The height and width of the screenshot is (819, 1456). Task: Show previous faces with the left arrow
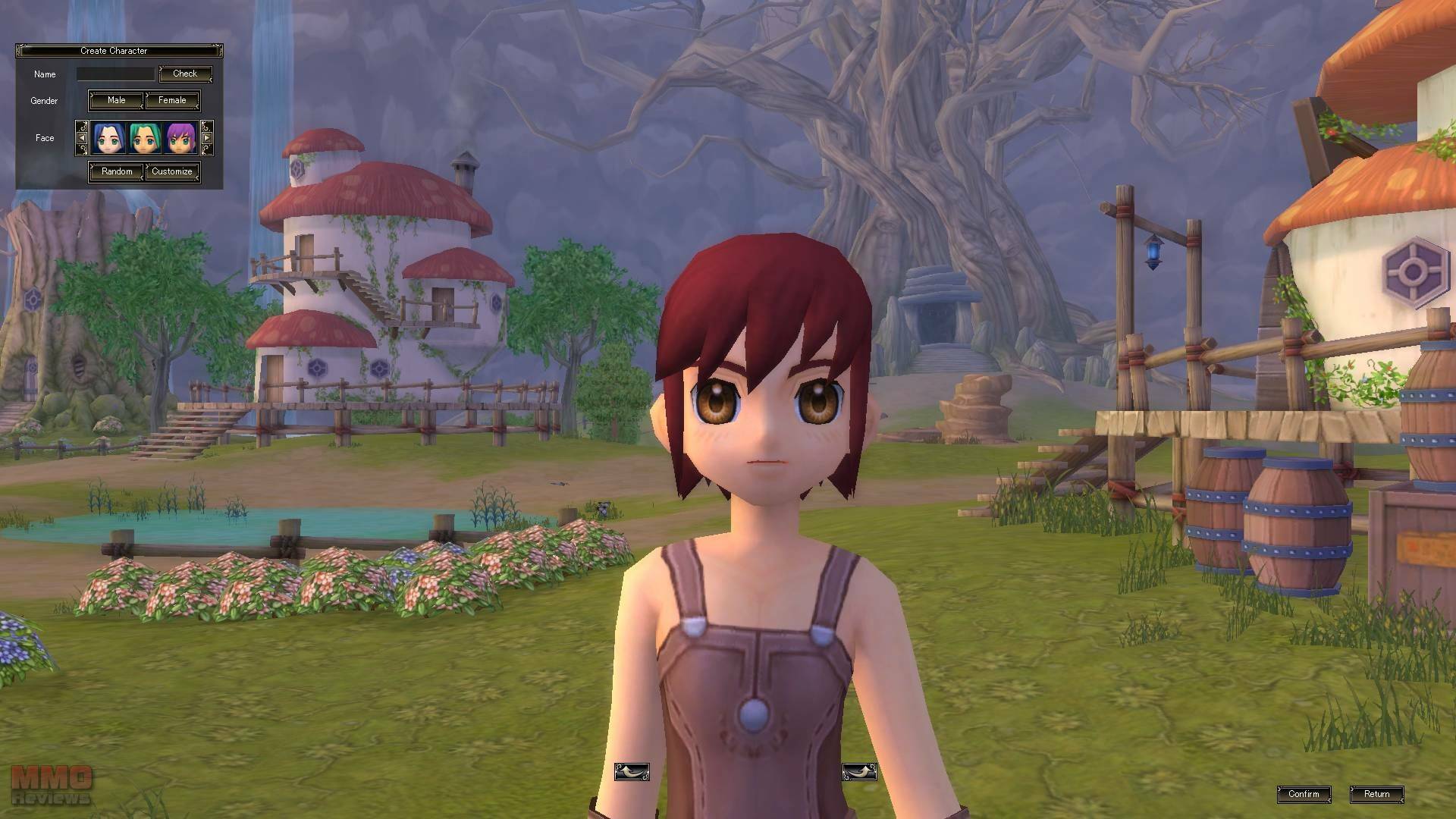coord(82,138)
